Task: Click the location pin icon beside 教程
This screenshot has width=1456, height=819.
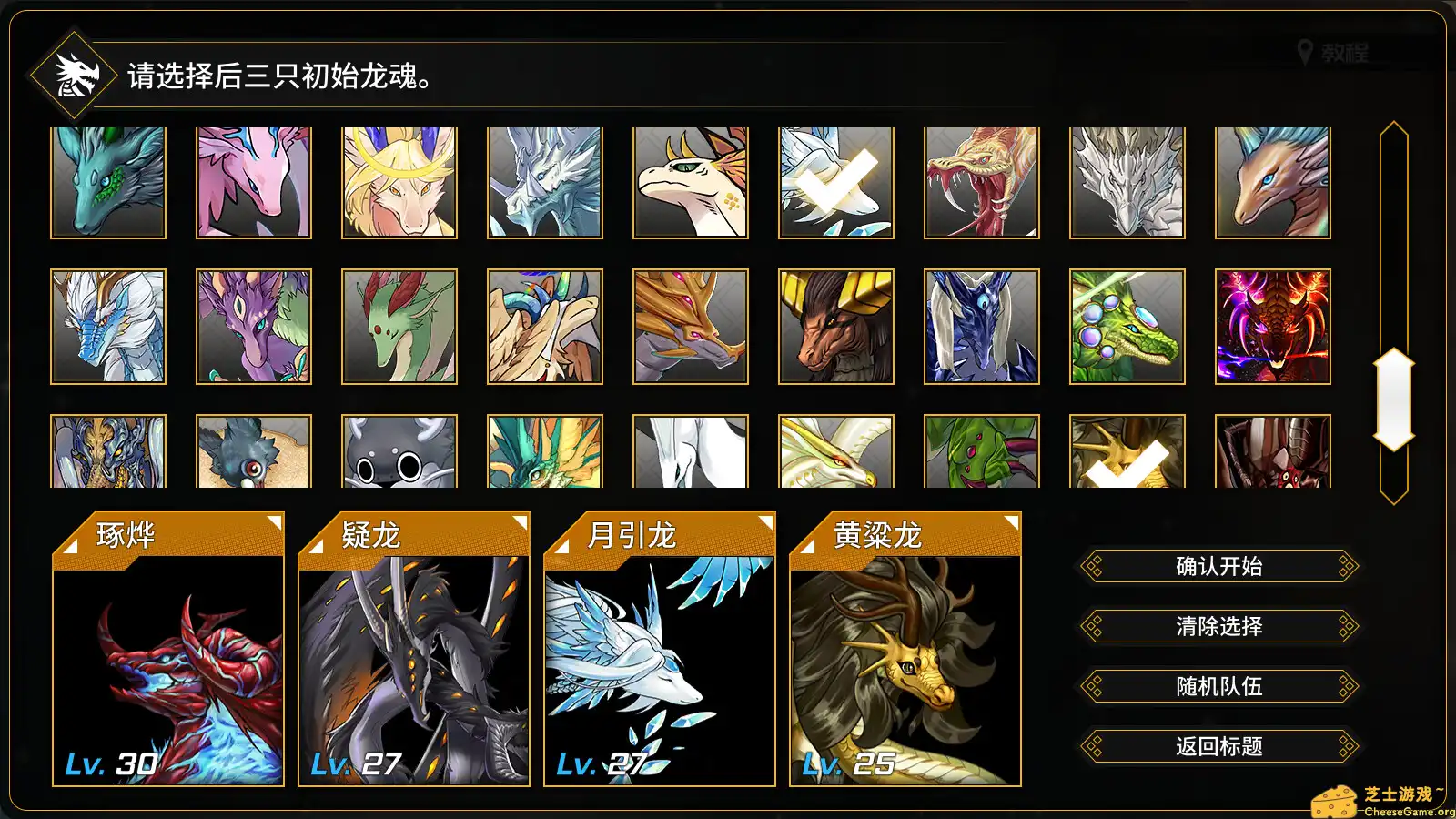Action: click(x=1306, y=53)
